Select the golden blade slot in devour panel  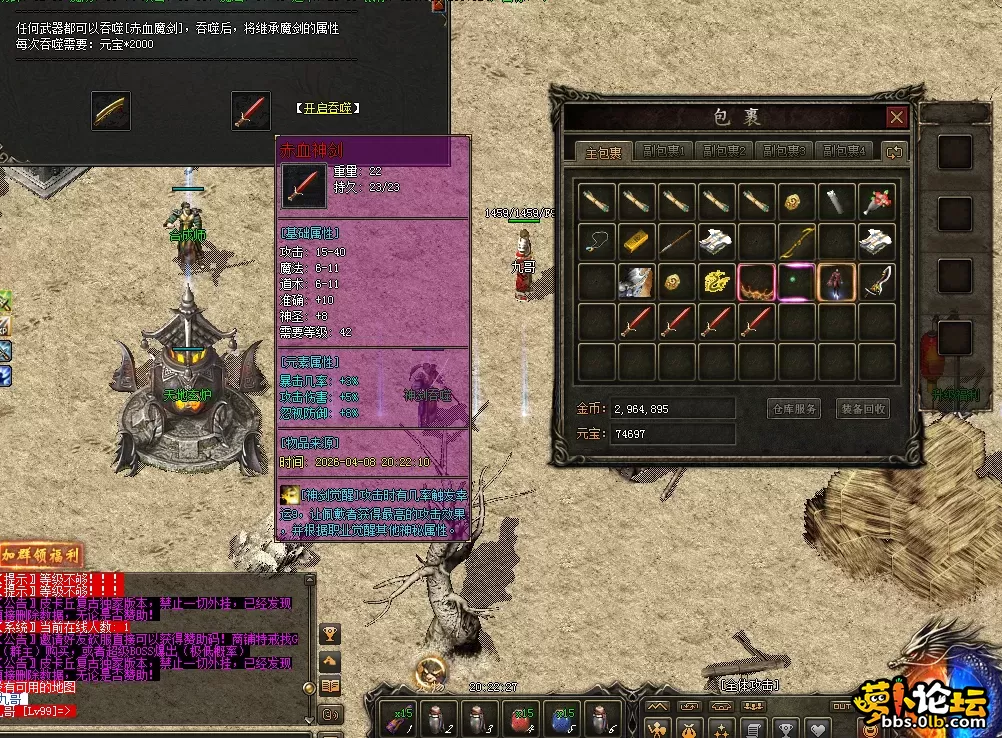(x=110, y=110)
